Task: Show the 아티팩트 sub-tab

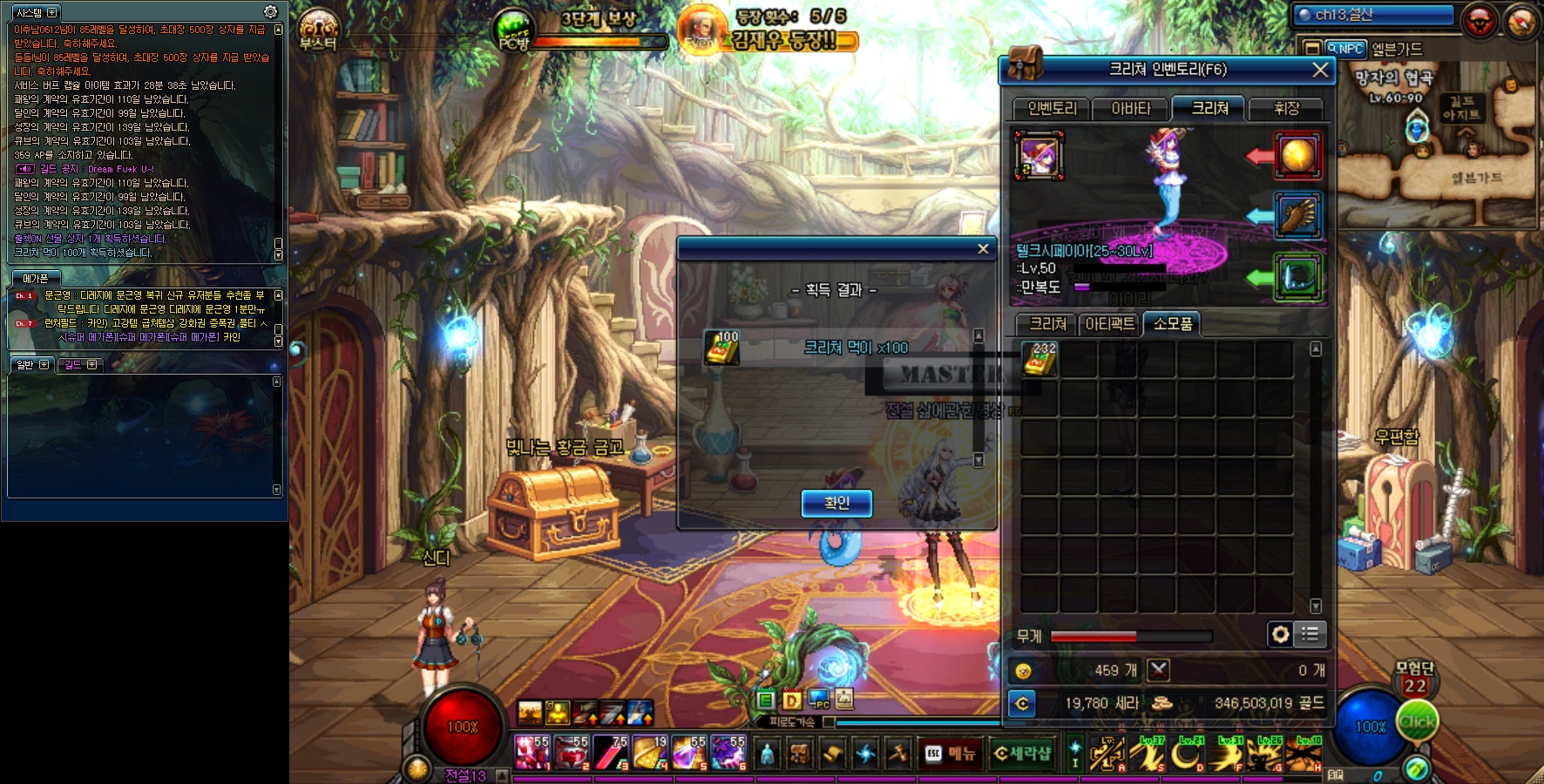Action: 1110,324
